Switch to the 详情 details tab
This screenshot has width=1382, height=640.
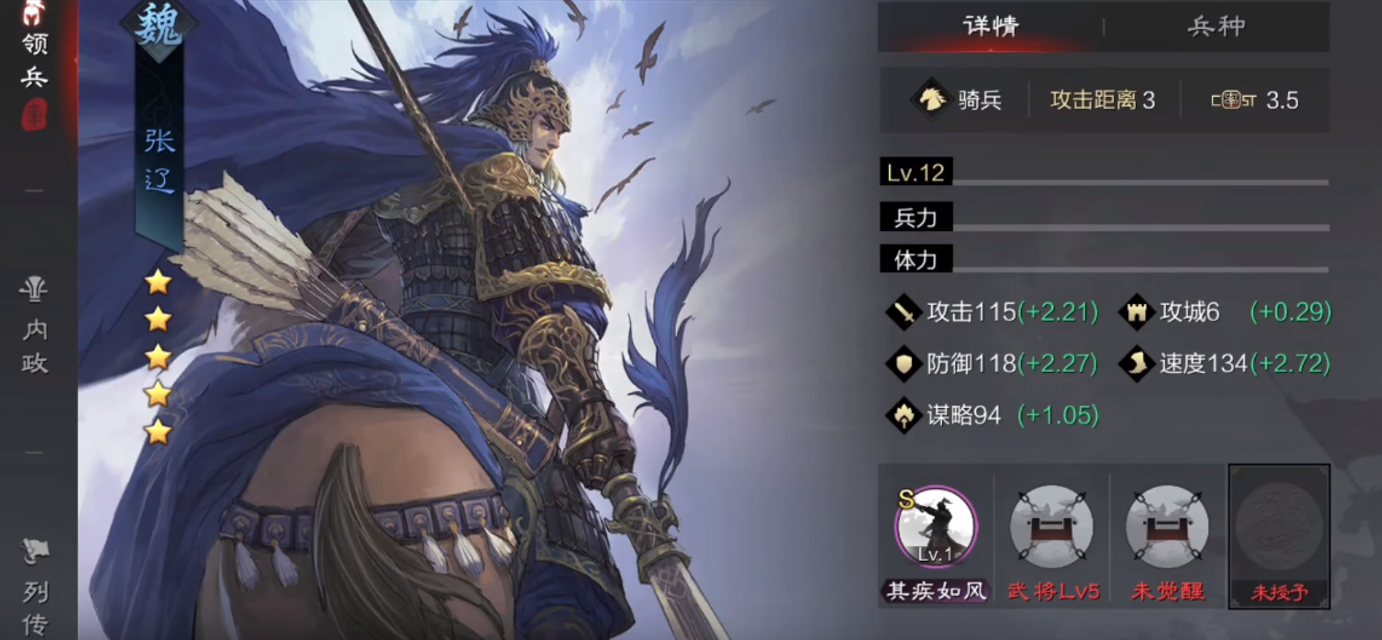pos(990,27)
